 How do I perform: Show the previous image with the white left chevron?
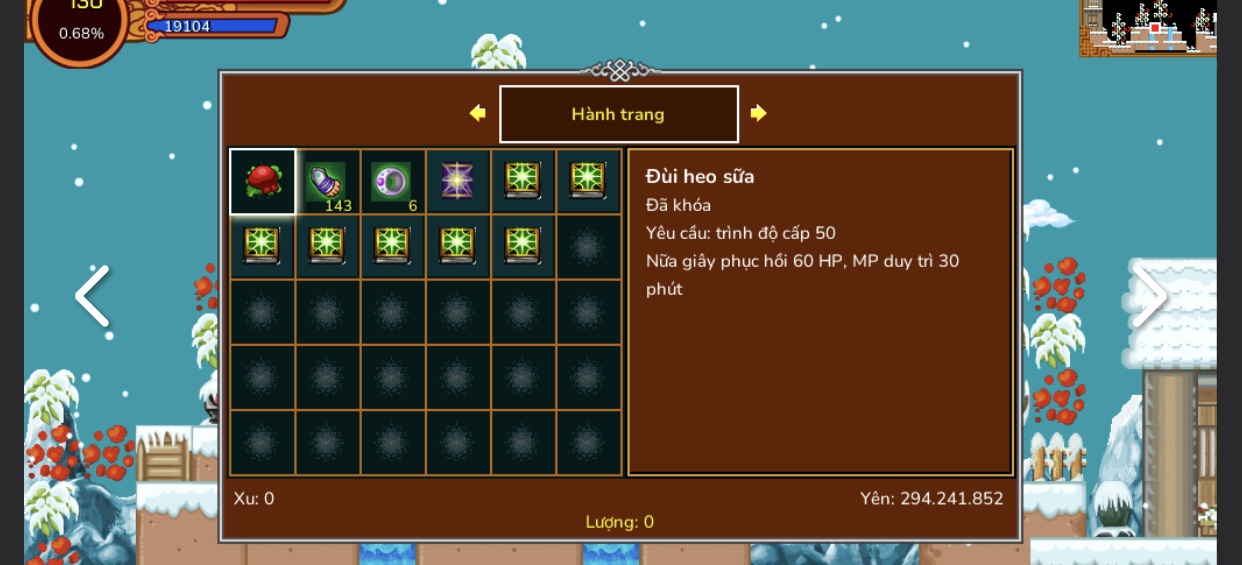(x=93, y=296)
